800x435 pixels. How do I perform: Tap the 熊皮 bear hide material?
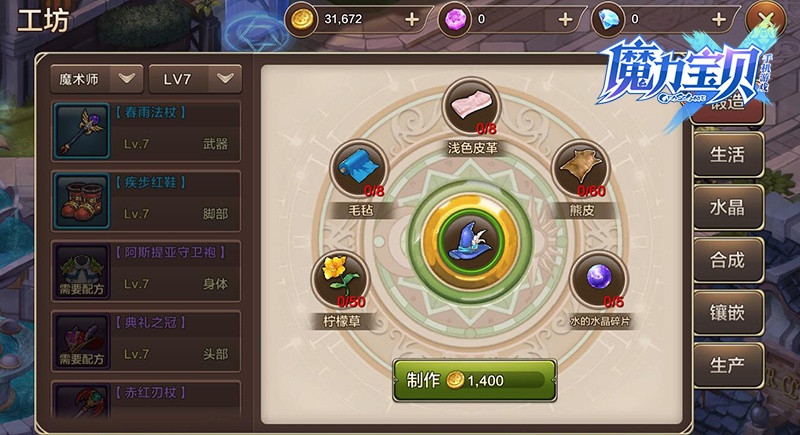point(580,167)
